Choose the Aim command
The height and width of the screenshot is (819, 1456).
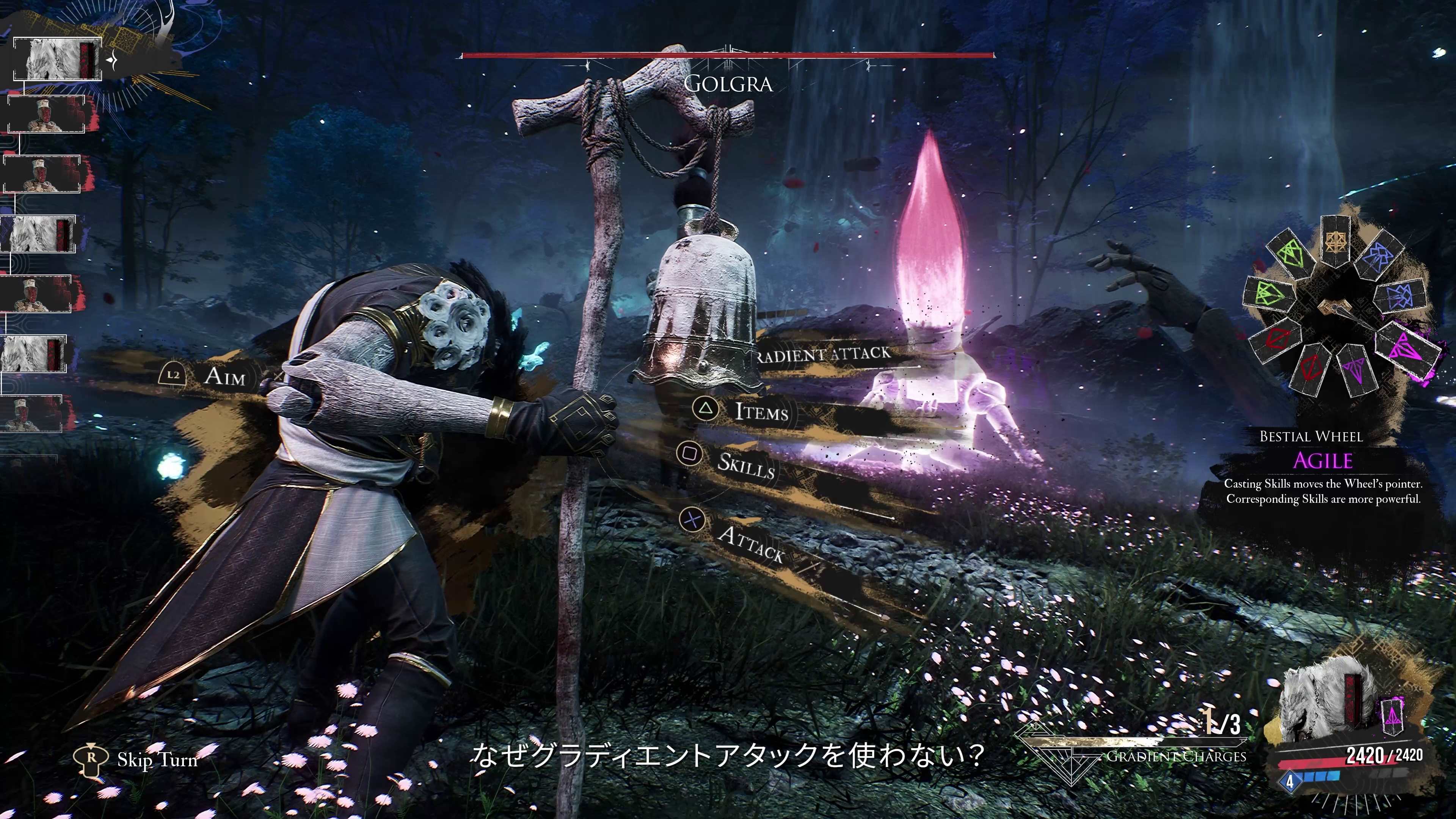[x=224, y=376]
